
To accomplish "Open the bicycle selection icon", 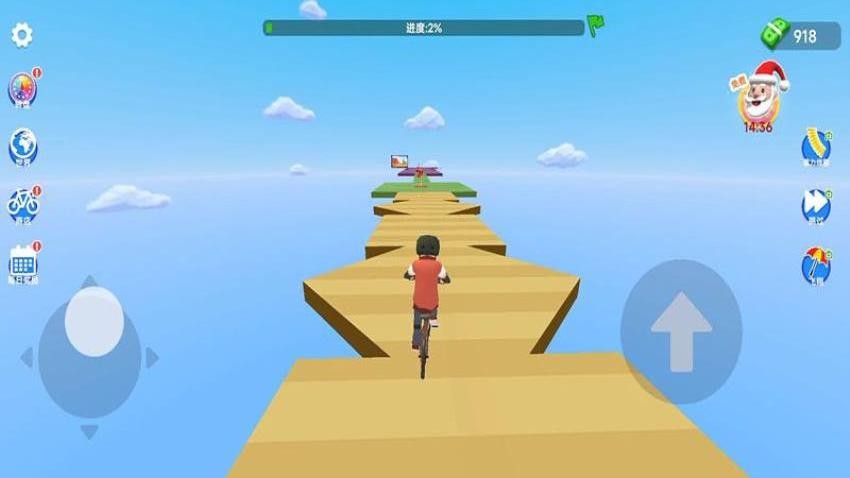I will [23, 205].
